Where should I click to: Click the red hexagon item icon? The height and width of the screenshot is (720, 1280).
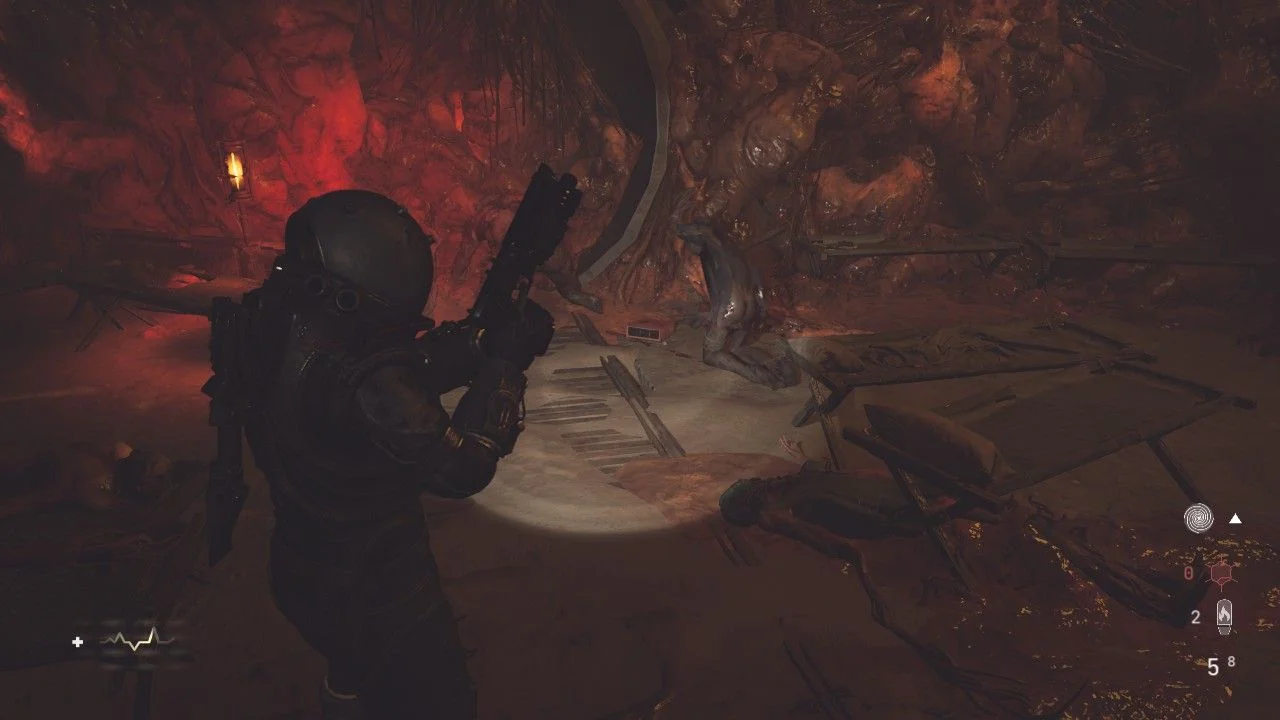(1219, 574)
